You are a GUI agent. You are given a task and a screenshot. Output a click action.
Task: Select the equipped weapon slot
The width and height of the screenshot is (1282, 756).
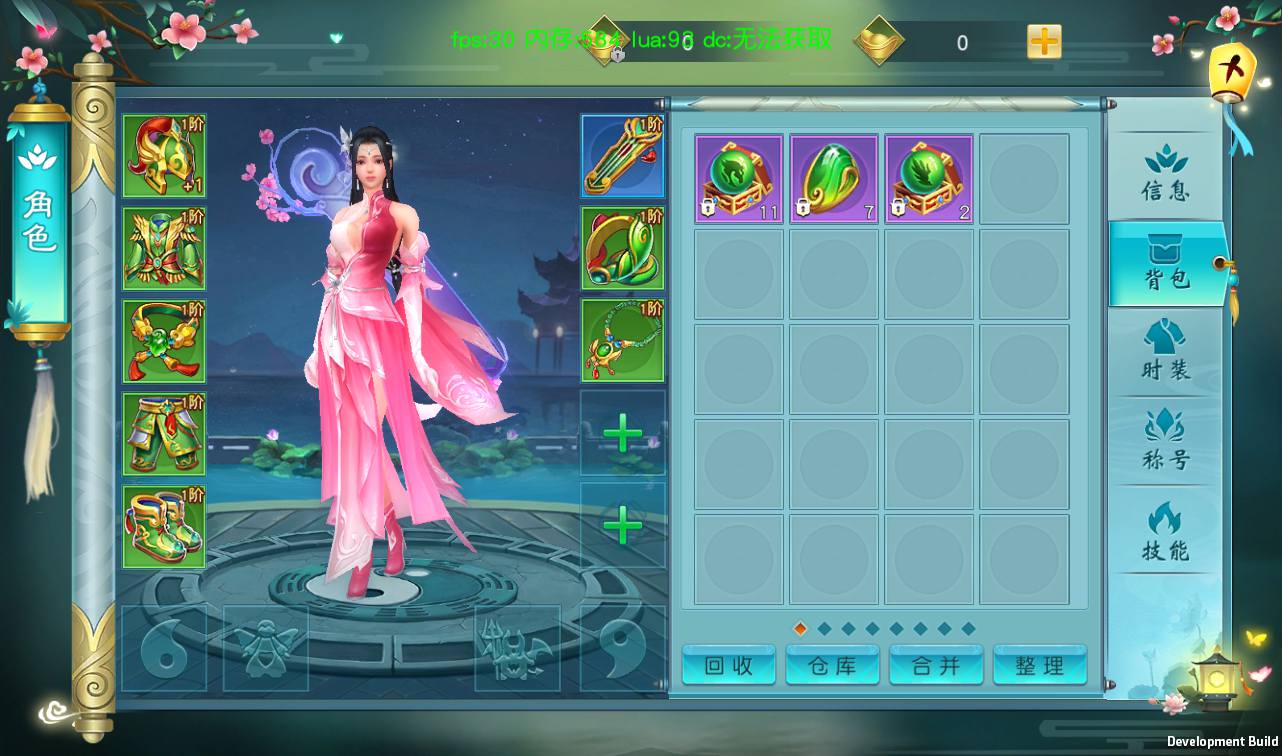click(622, 156)
